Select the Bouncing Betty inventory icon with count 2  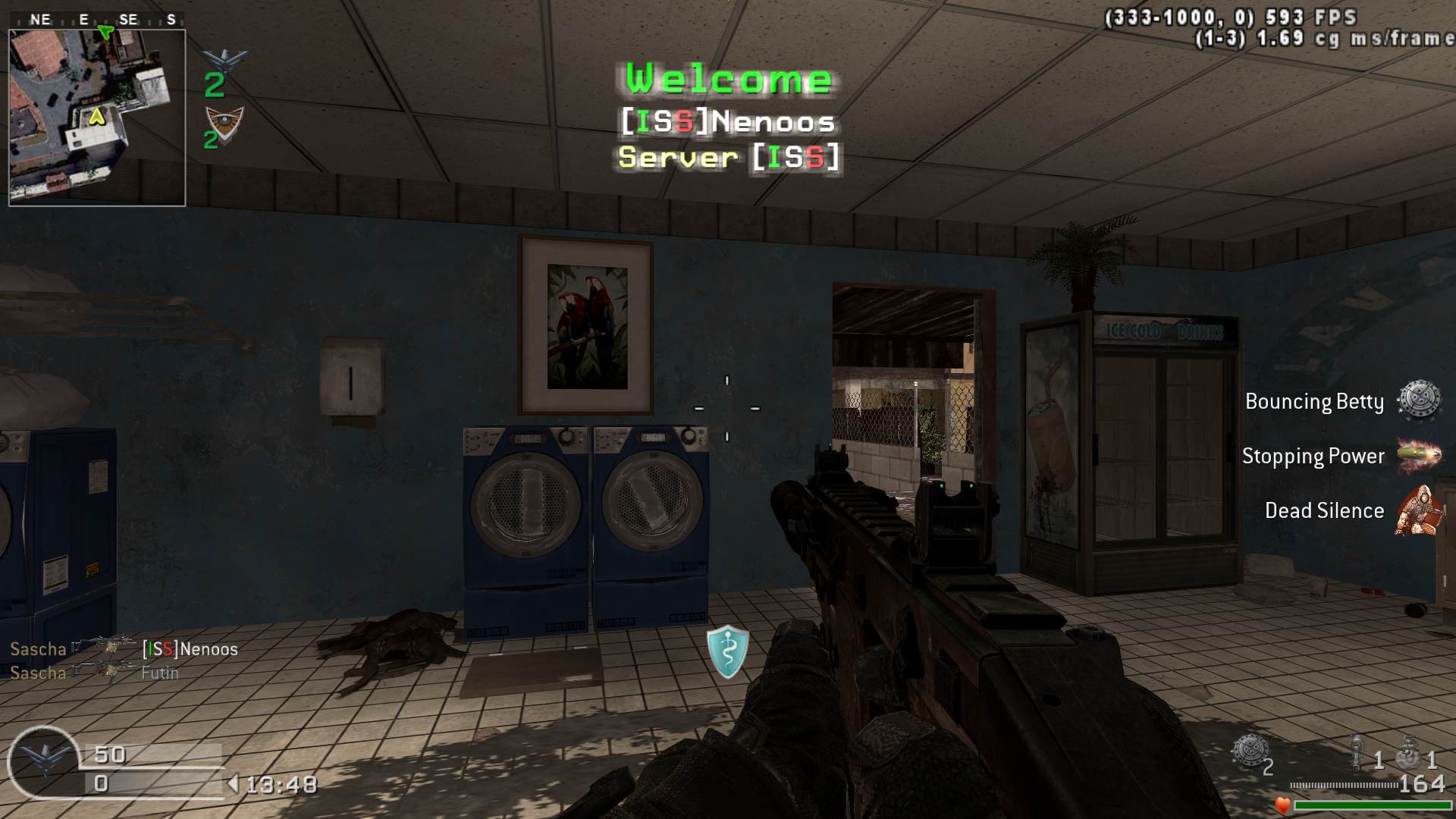1250,752
